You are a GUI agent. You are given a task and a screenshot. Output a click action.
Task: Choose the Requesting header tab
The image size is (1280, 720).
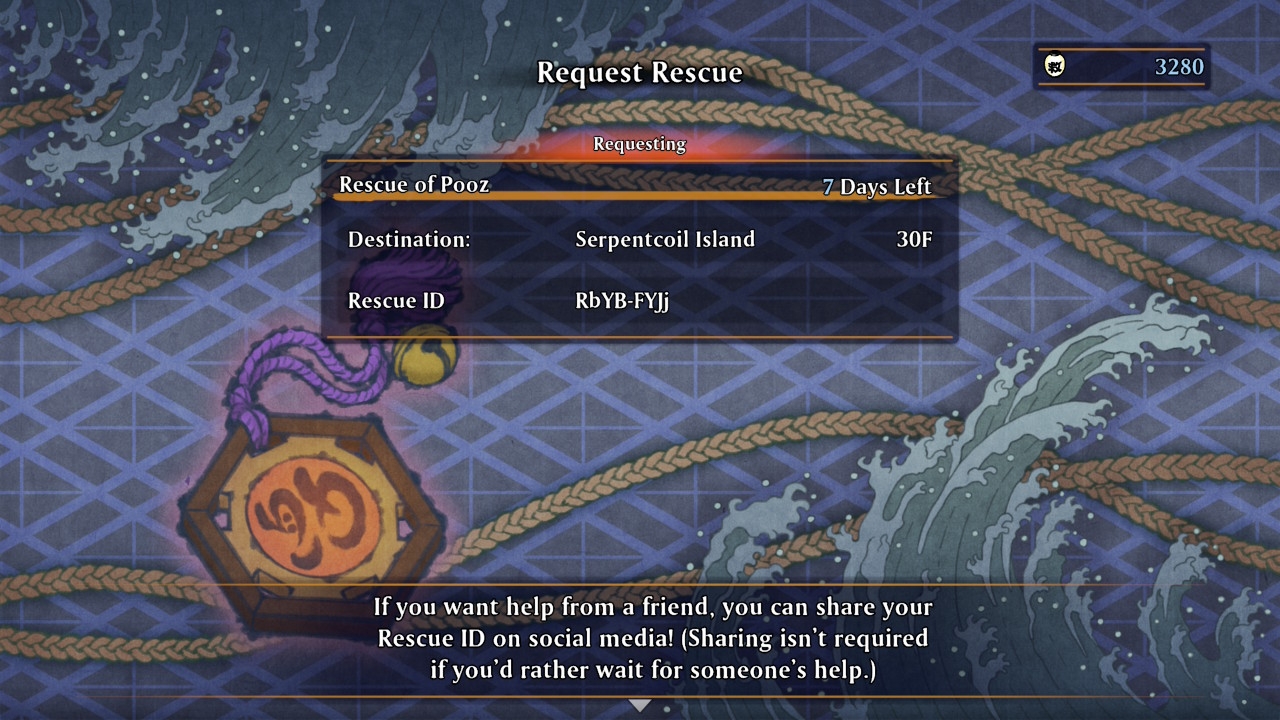[x=639, y=144]
